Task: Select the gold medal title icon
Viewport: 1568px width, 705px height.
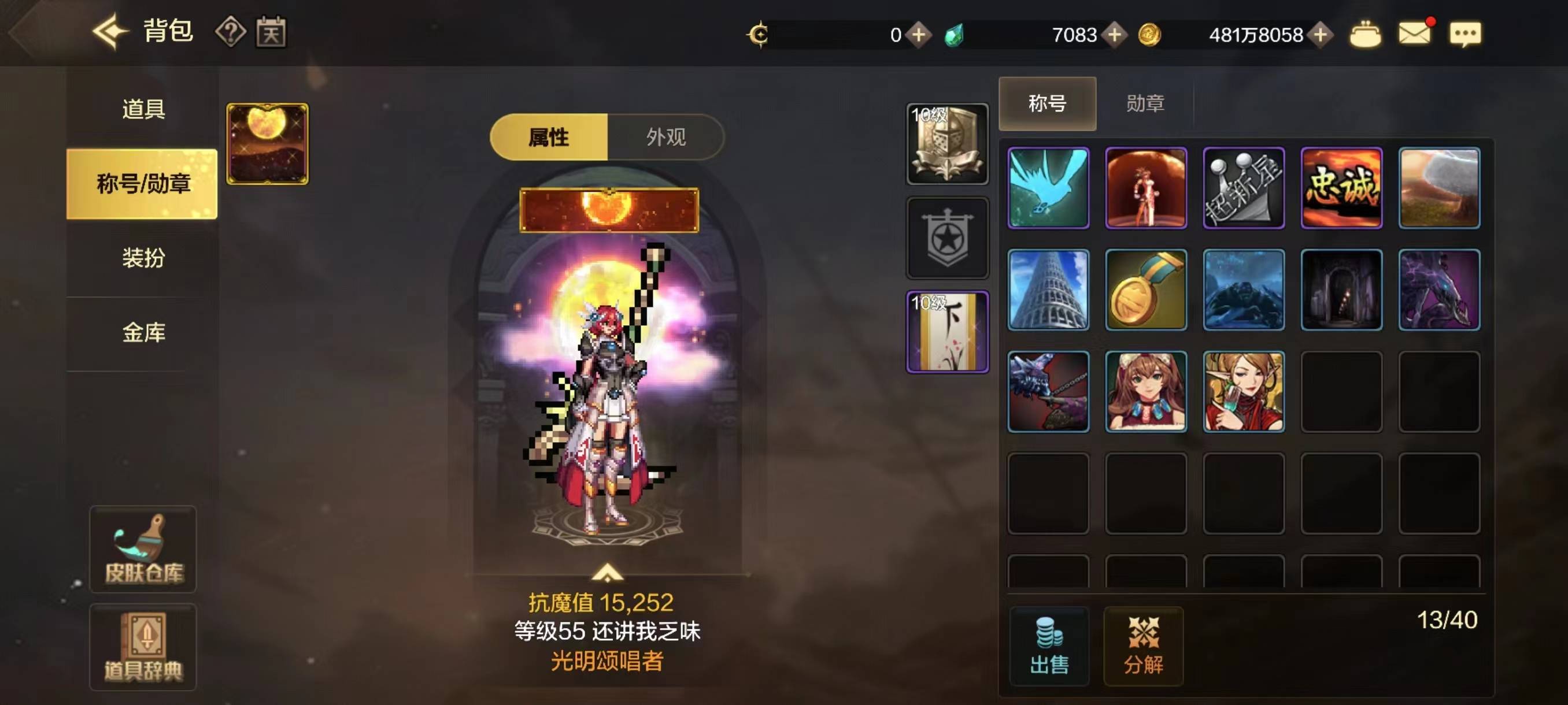Action: (x=1146, y=290)
